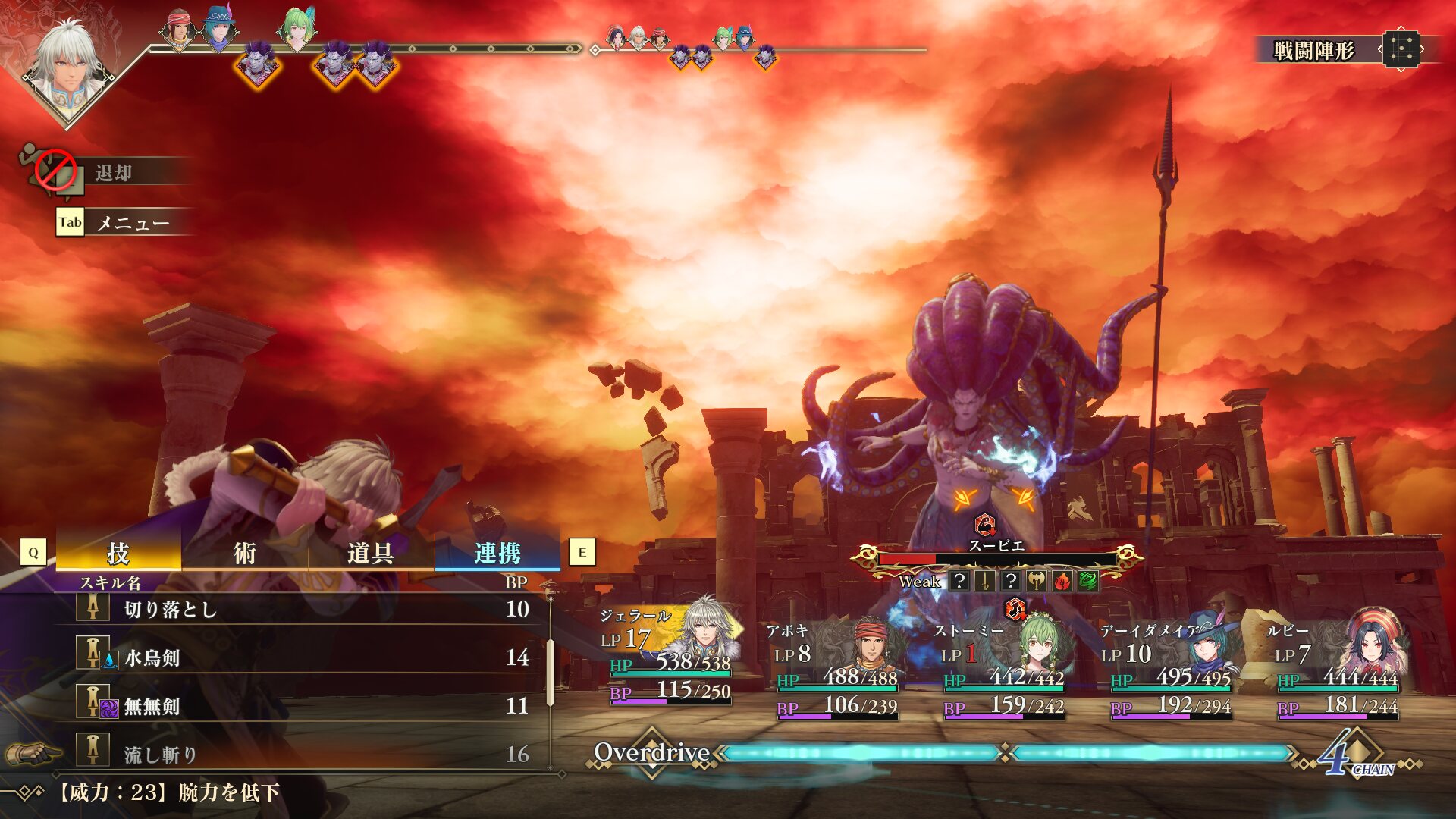The height and width of the screenshot is (819, 1456).
Task: Click the fire weakness icon
Action: click(x=1062, y=582)
